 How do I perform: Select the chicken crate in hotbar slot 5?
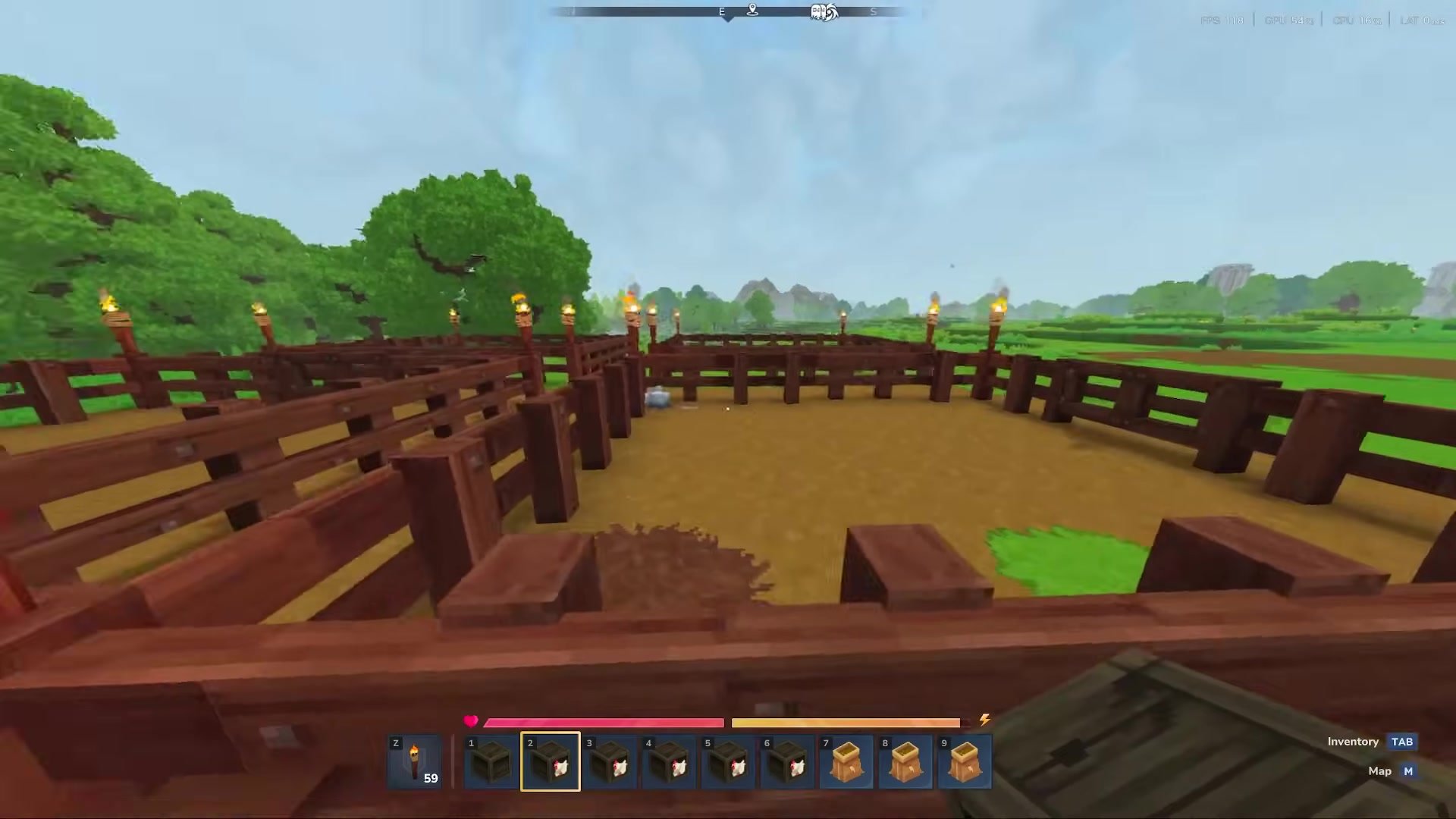tap(726, 761)
